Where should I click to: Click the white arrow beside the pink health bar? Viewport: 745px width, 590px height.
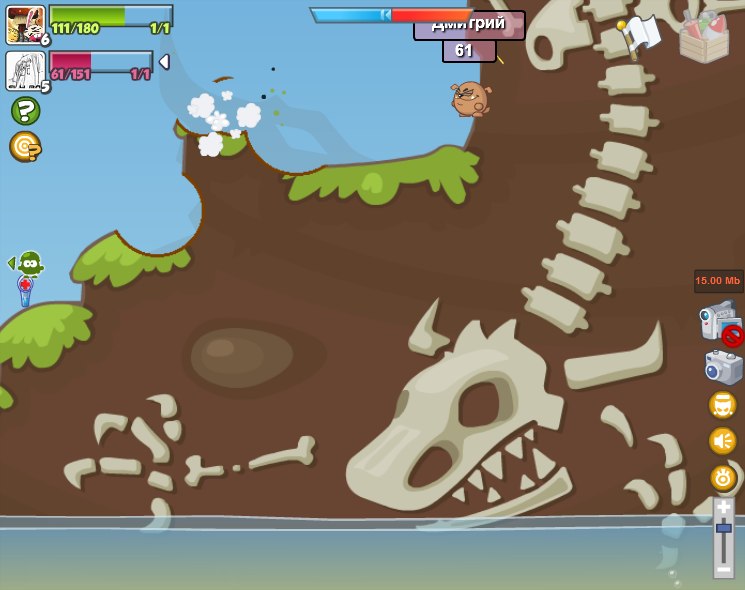(x=164, y=62)
